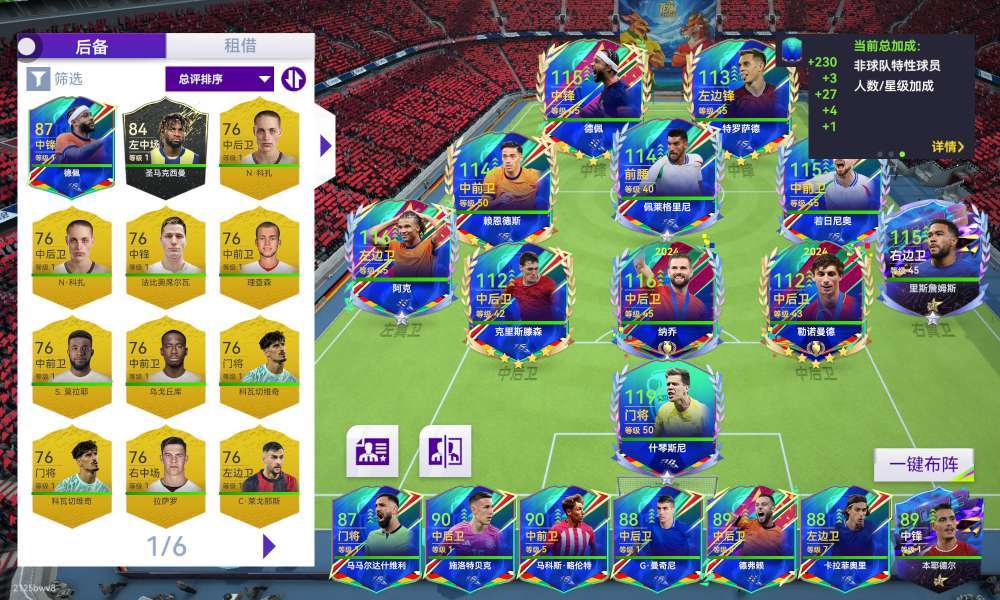Click the 一键布阵 auto lineup button
This screenshot has height=600, width=1000.
pos(924,465)
